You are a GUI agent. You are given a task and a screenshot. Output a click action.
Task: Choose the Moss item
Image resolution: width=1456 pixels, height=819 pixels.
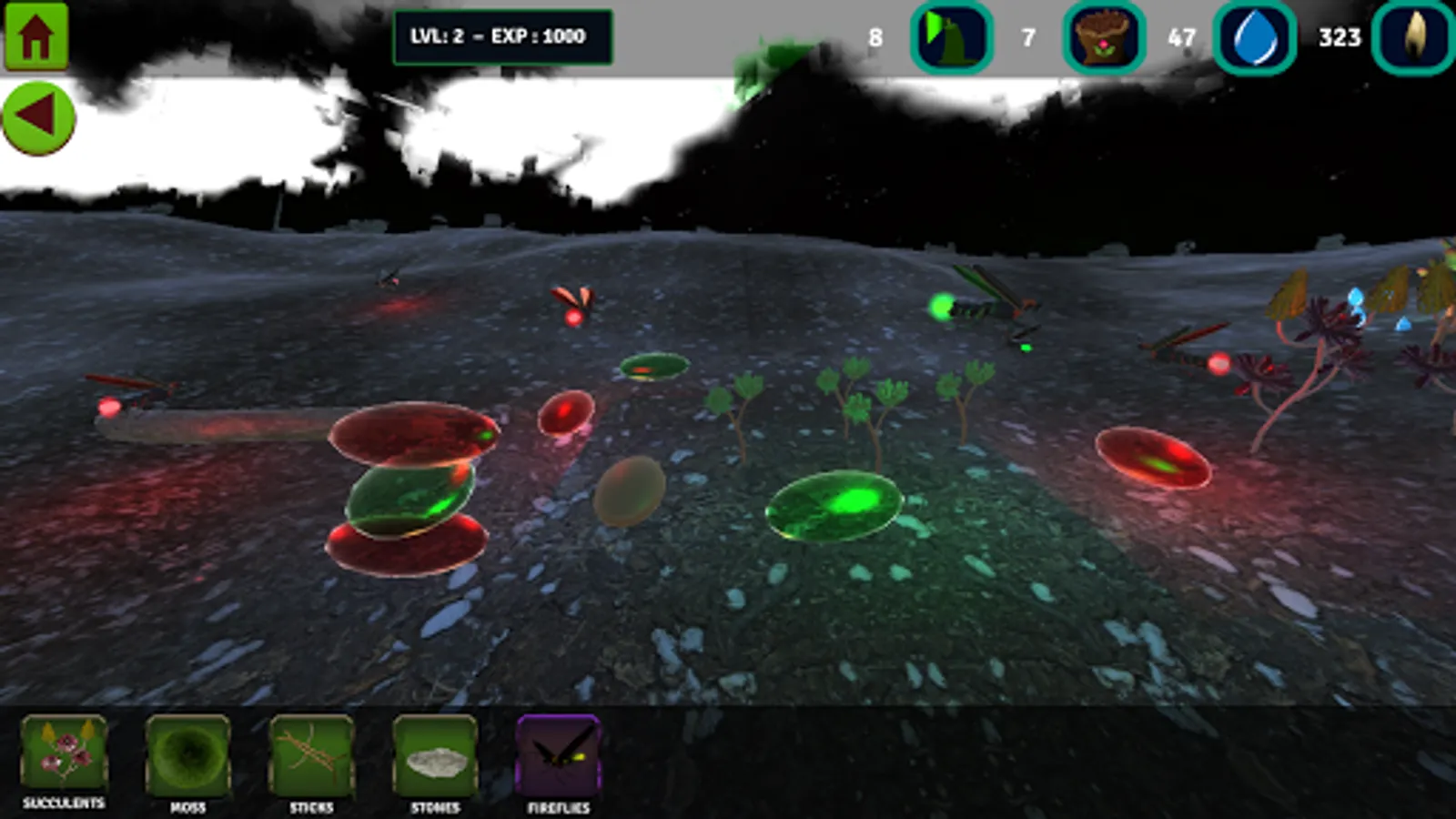pyautogui.click(x=188, y=755)
